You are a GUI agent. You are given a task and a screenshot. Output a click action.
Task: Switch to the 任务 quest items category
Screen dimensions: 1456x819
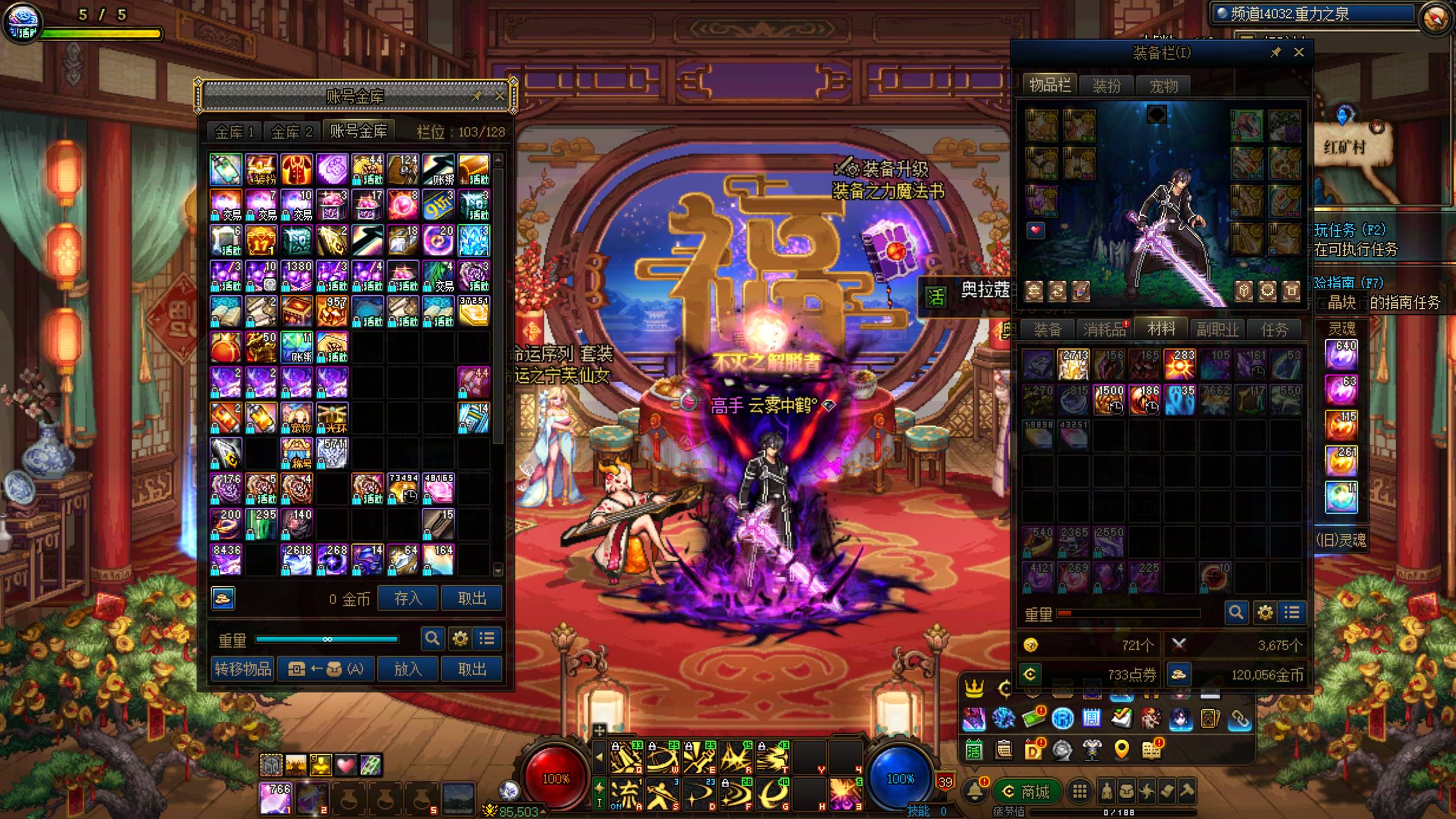pyautogui.click(x=1274, y=329)
